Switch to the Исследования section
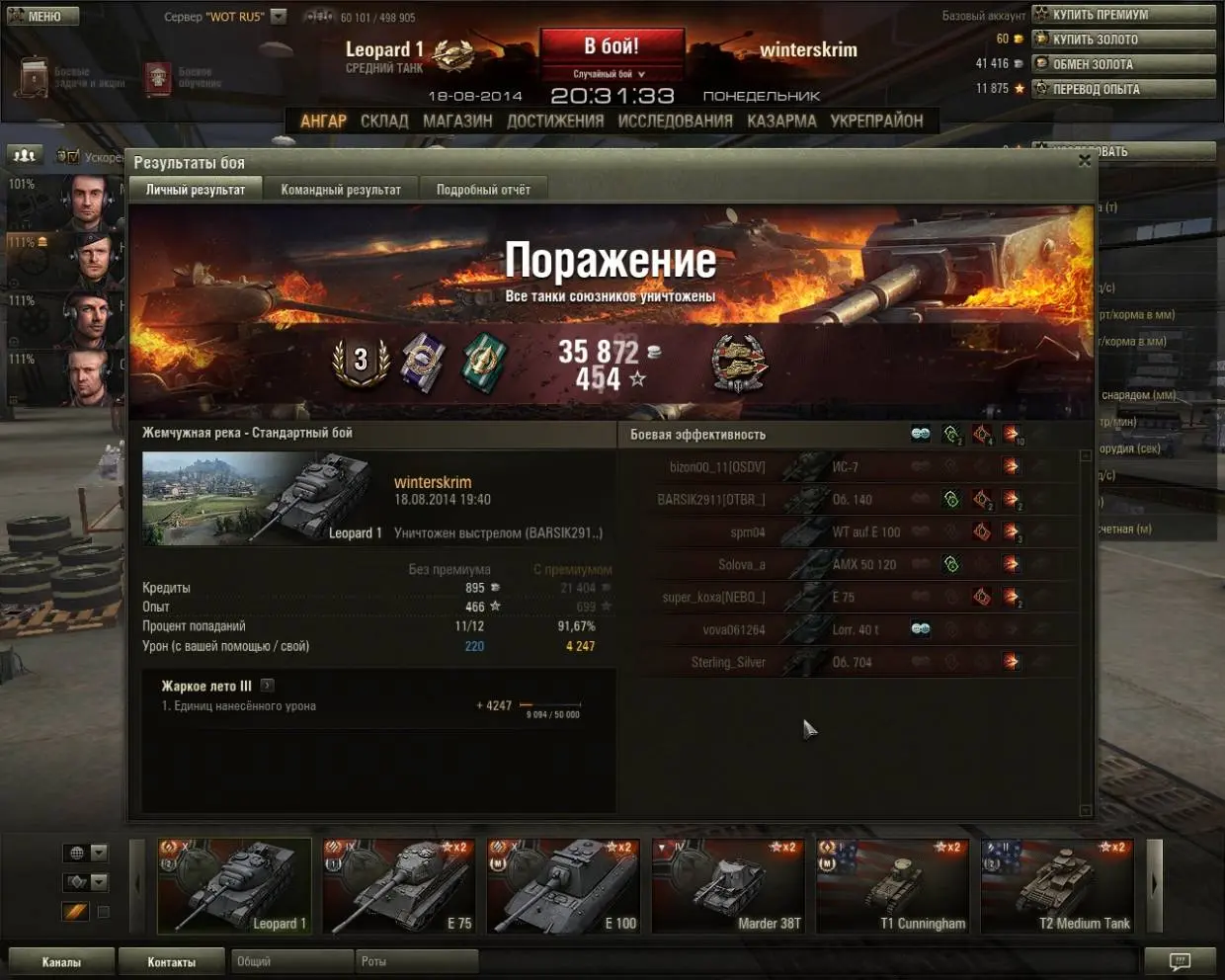 [675, 121]
